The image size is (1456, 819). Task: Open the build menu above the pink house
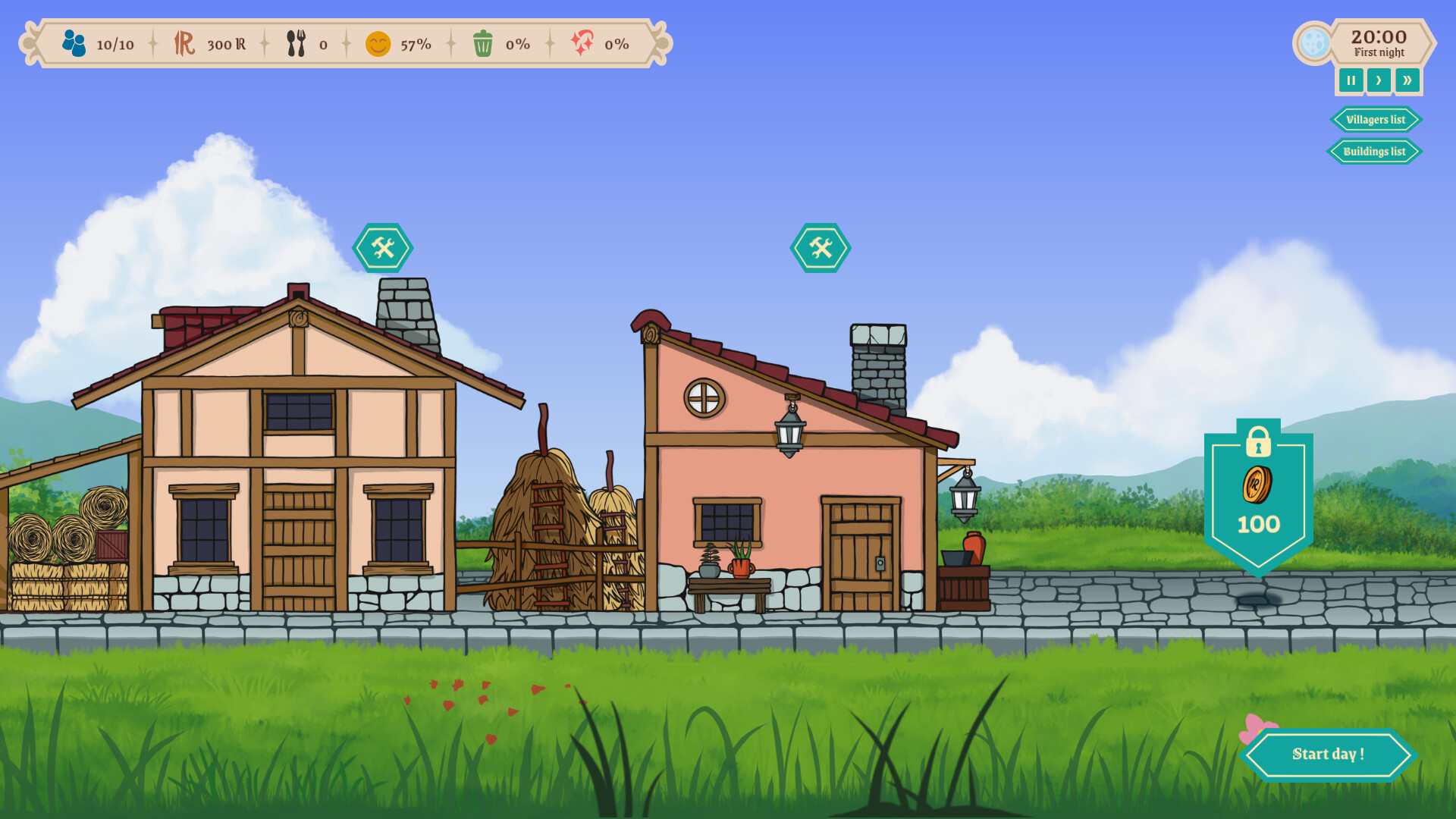click(x=820, y=246)
